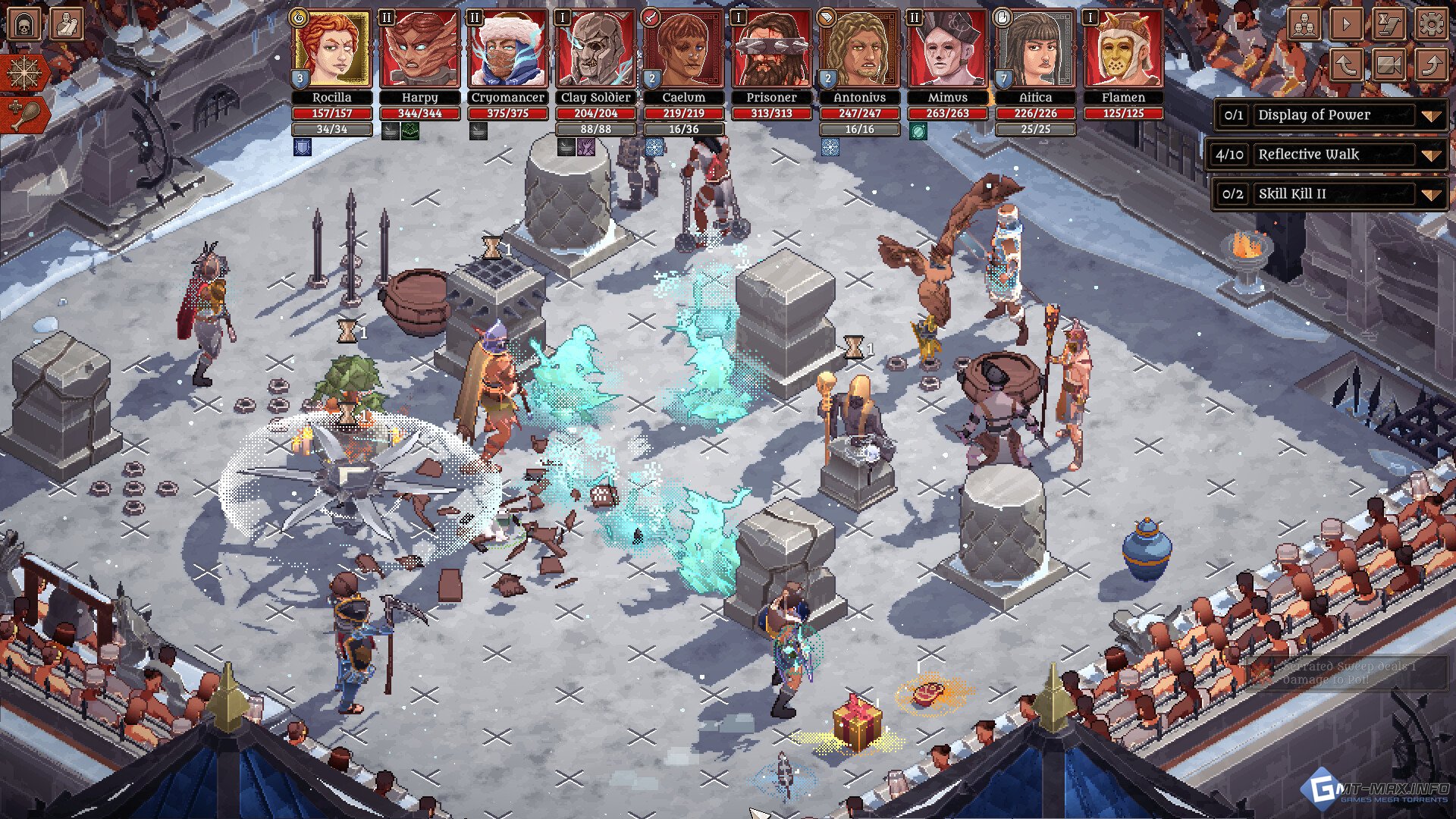
Task: Toggle the video camera button
Action: 1389,65
